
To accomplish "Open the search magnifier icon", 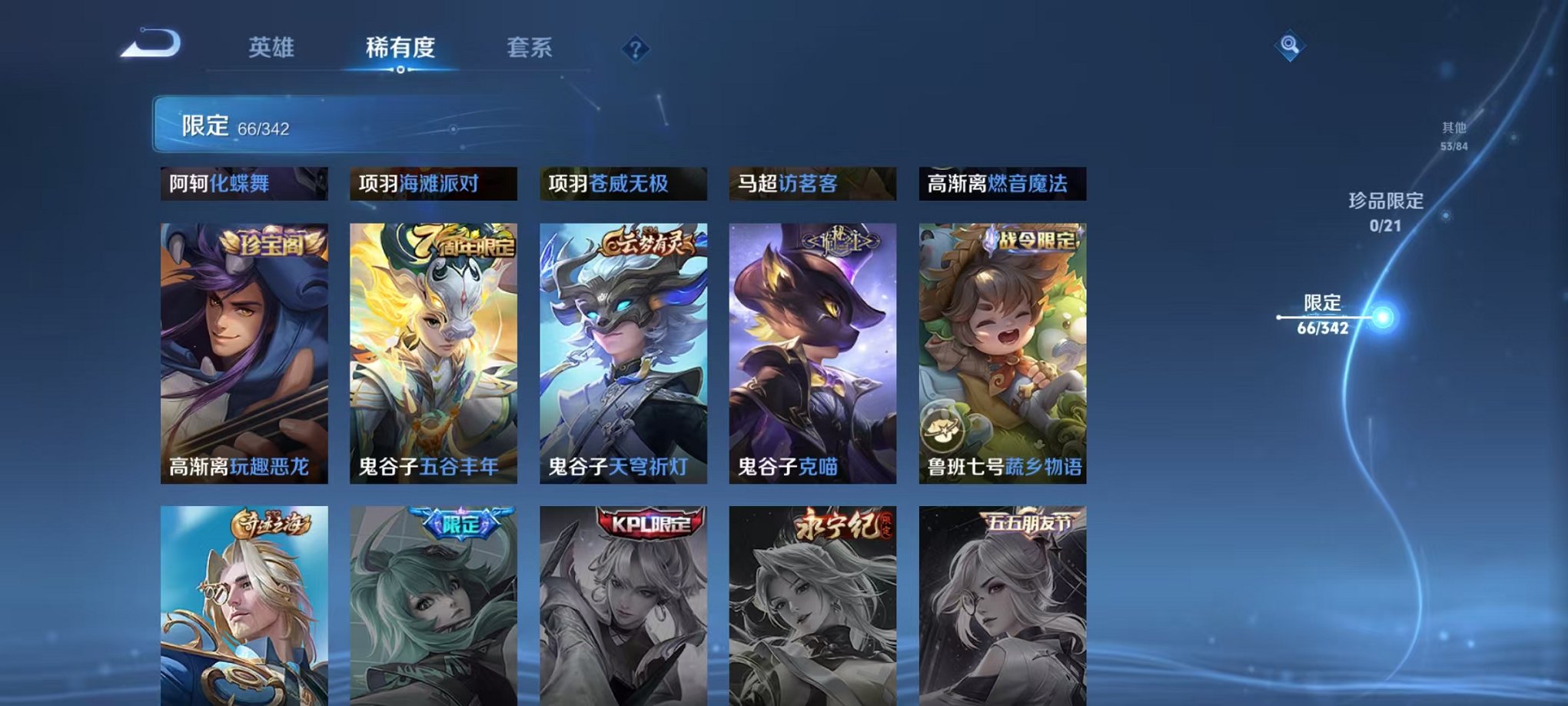I will (1291, 45).
